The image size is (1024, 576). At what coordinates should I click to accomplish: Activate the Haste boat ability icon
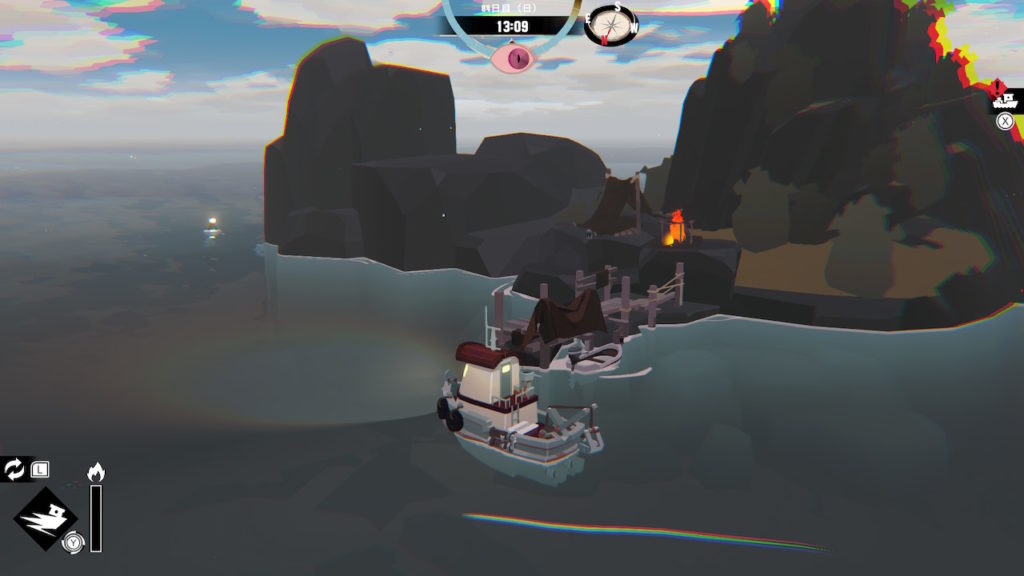pyautogui.click(x=46, y=517)
